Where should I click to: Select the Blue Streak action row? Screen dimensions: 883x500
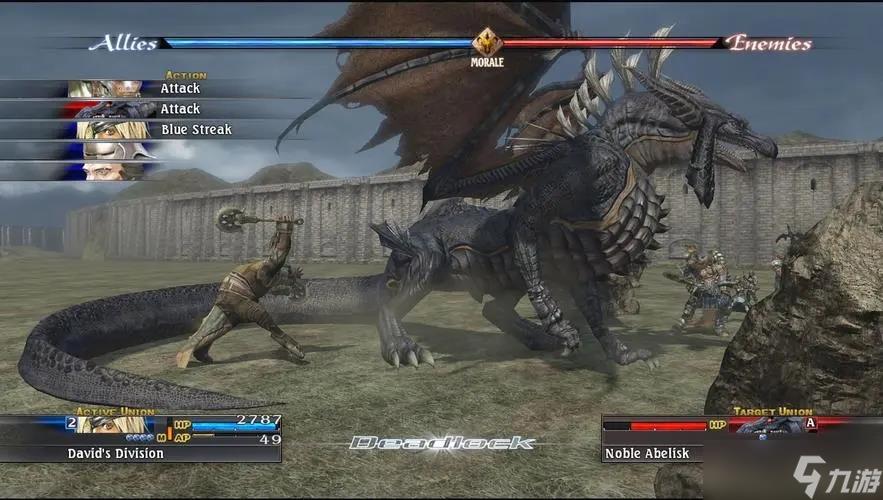click(195, 130)
